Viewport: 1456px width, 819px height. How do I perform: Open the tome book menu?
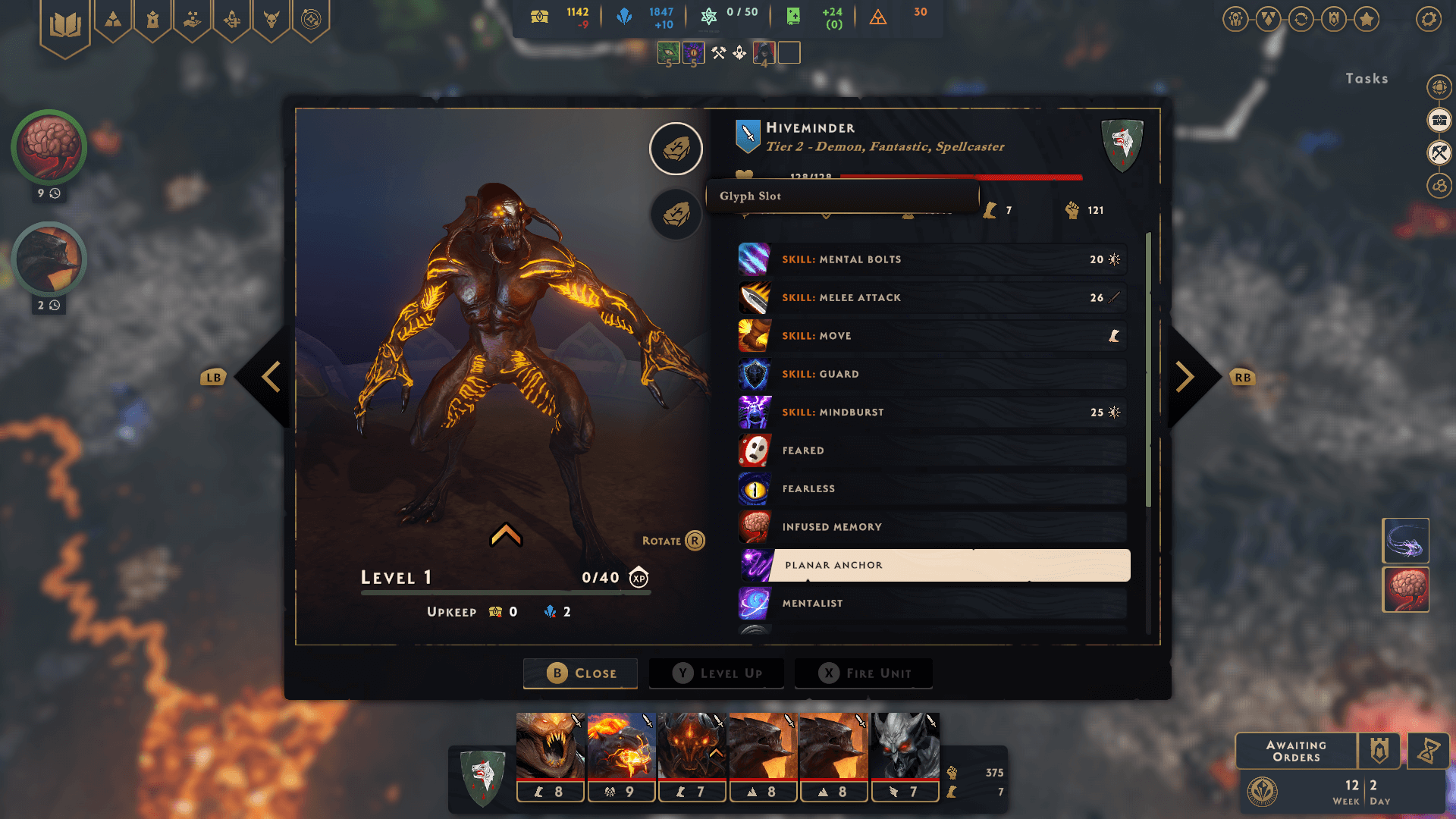[x=65, y=25]
